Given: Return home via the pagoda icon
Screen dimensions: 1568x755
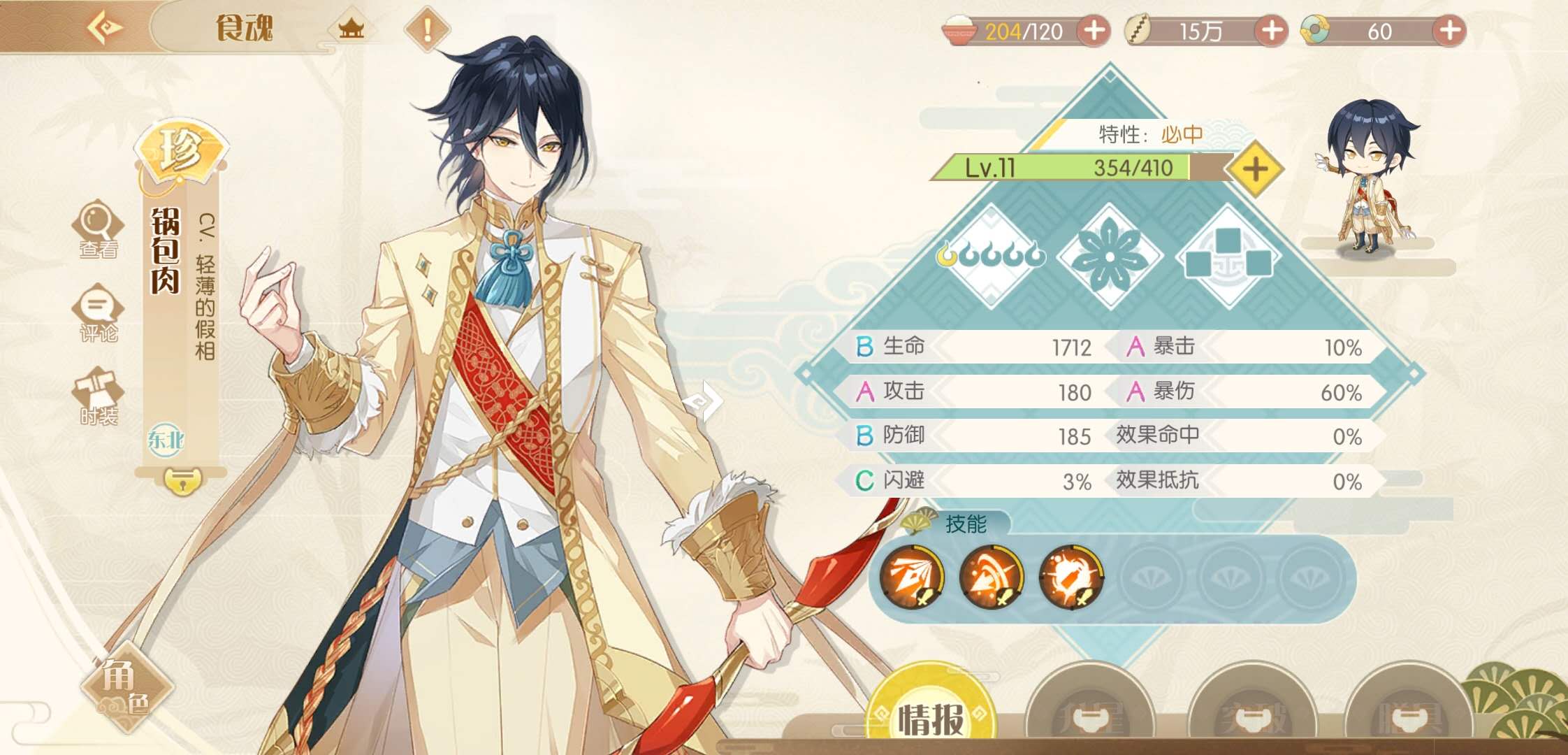Looking at the screenshot, I should 351,29.
